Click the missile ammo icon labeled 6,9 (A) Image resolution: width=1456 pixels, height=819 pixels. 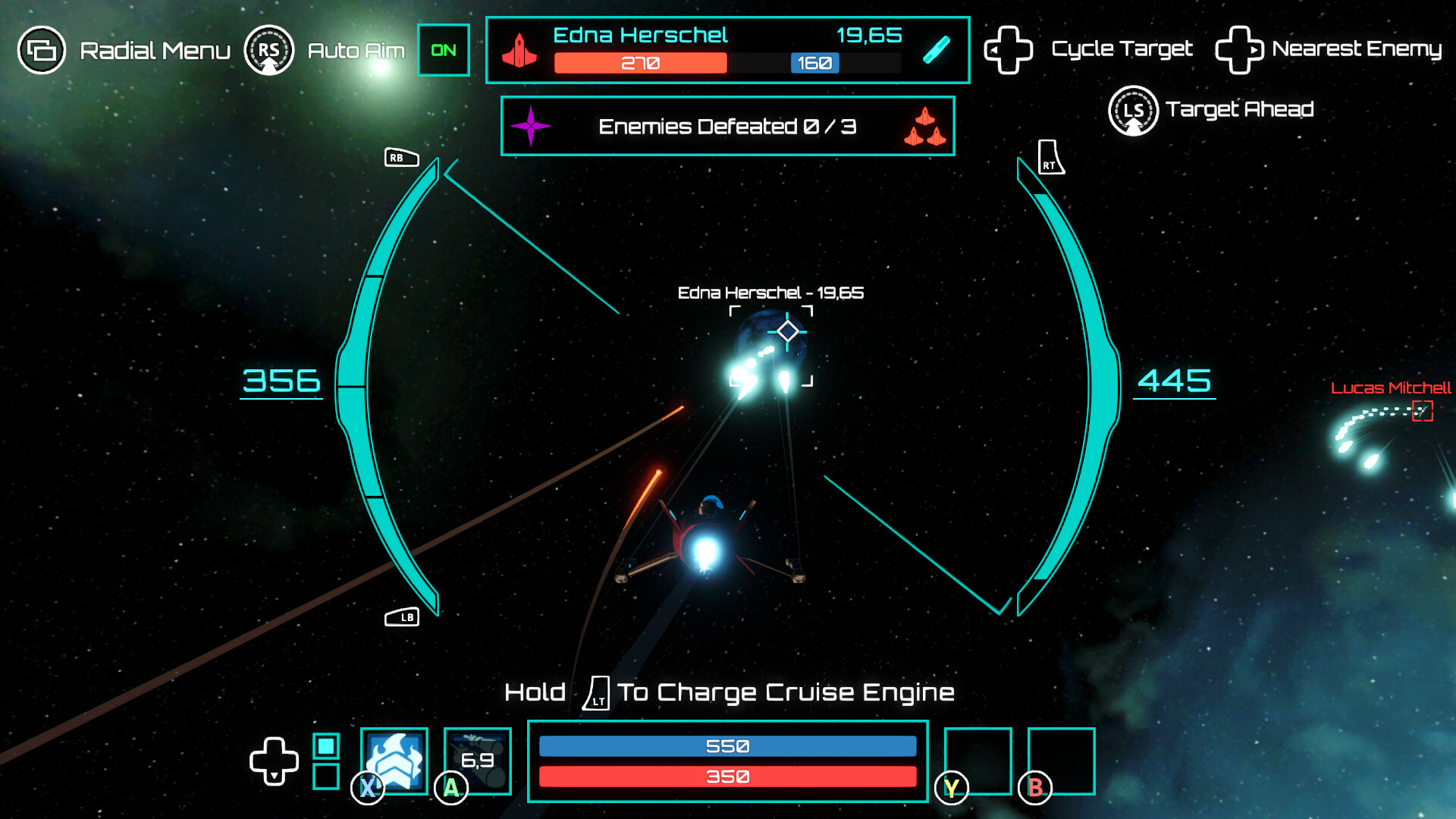tap(476, 761)
